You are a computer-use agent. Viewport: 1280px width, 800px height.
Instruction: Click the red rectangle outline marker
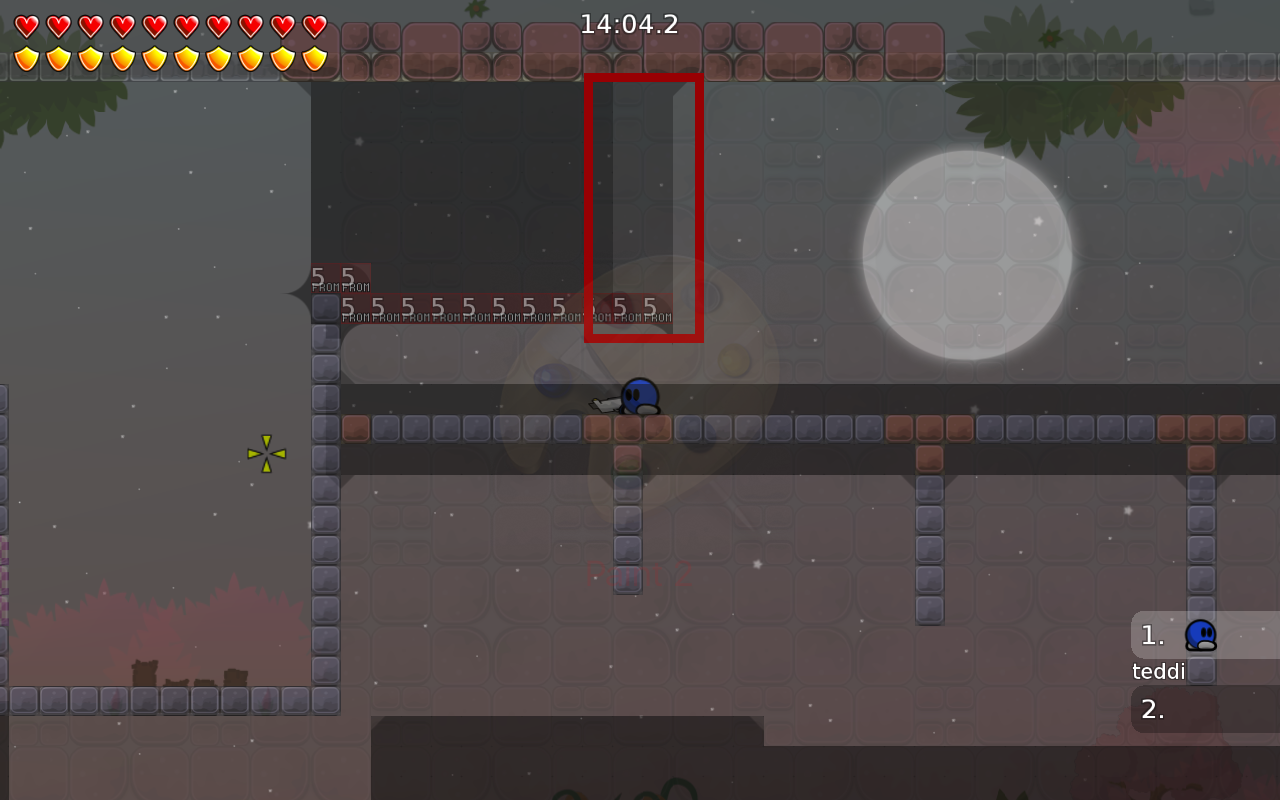(643, 78)
